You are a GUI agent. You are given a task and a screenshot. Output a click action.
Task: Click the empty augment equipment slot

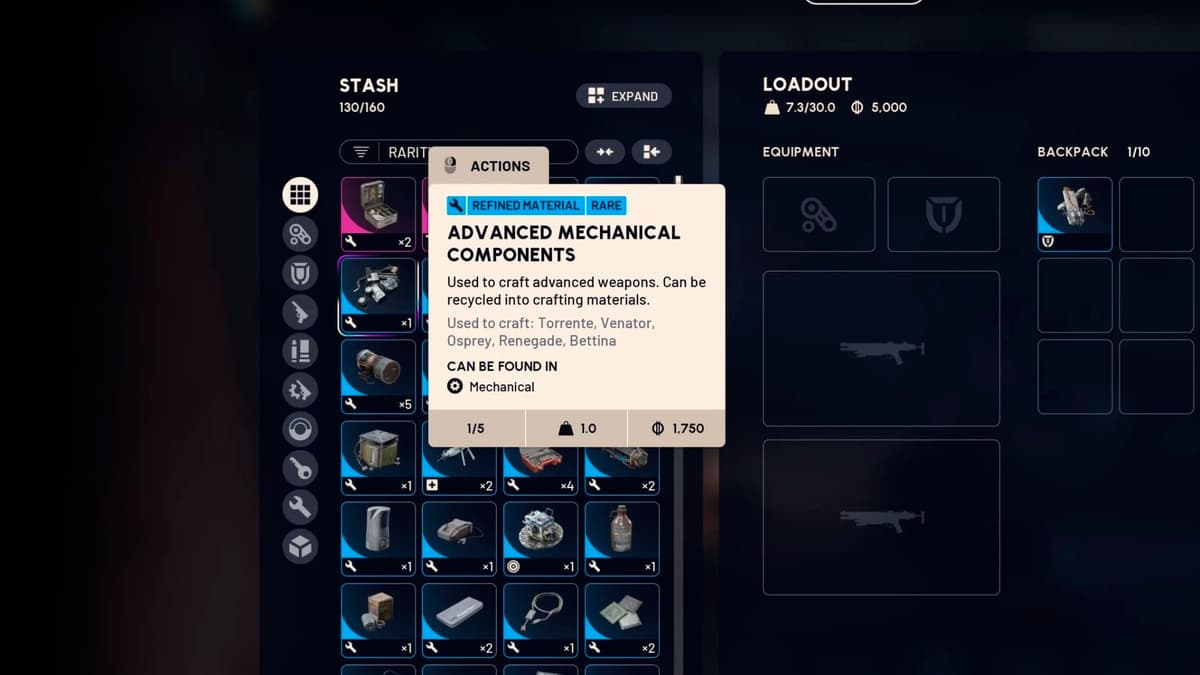point(818,214)
